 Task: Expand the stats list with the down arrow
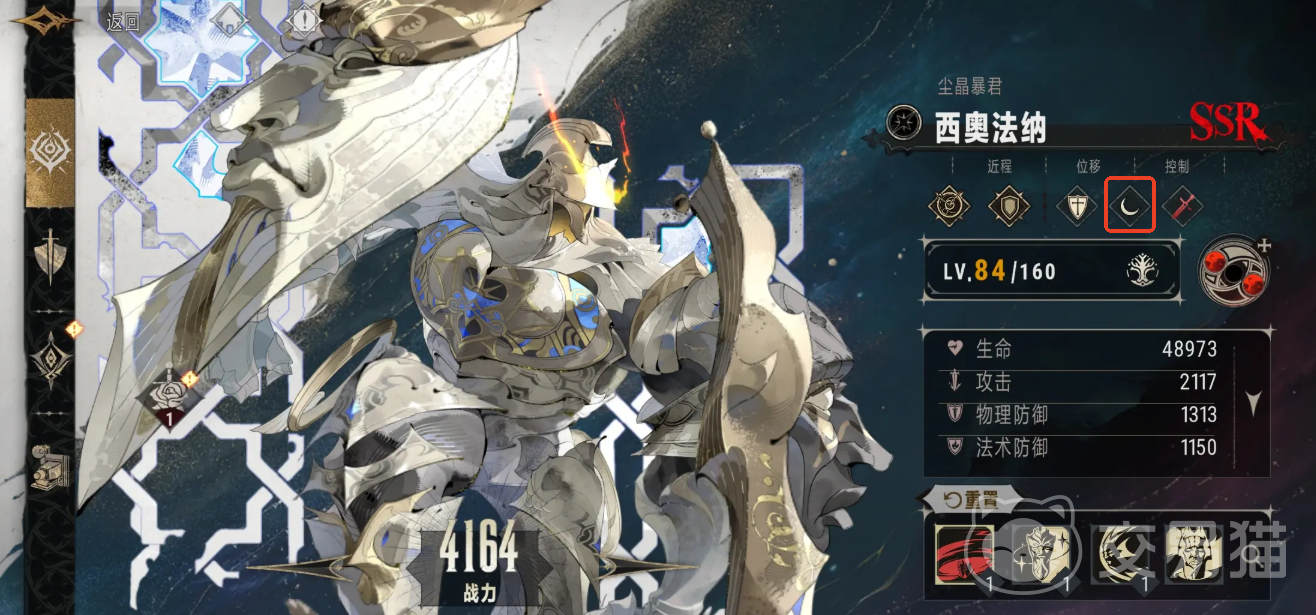1254,403
